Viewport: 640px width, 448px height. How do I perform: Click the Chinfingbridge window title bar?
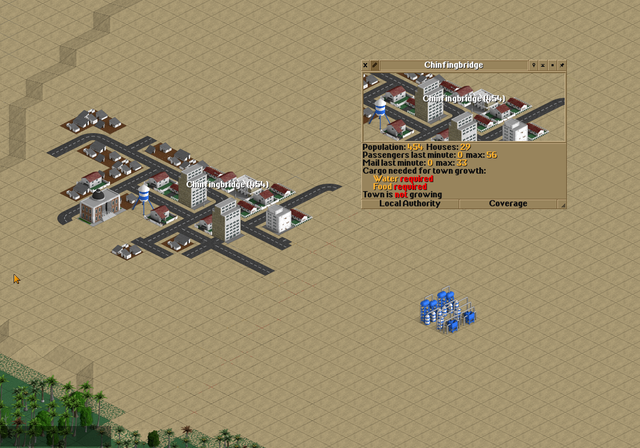(x=454, y=65)
